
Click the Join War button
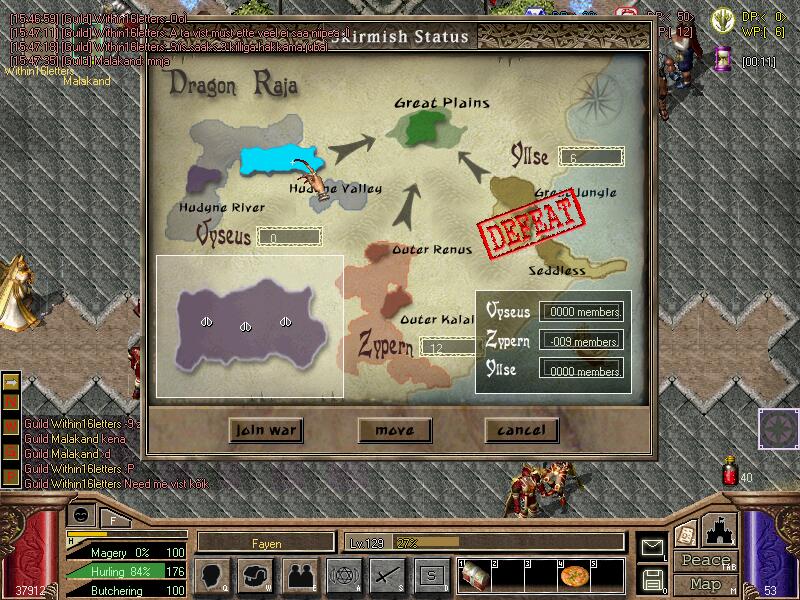(x=265, y=430)
